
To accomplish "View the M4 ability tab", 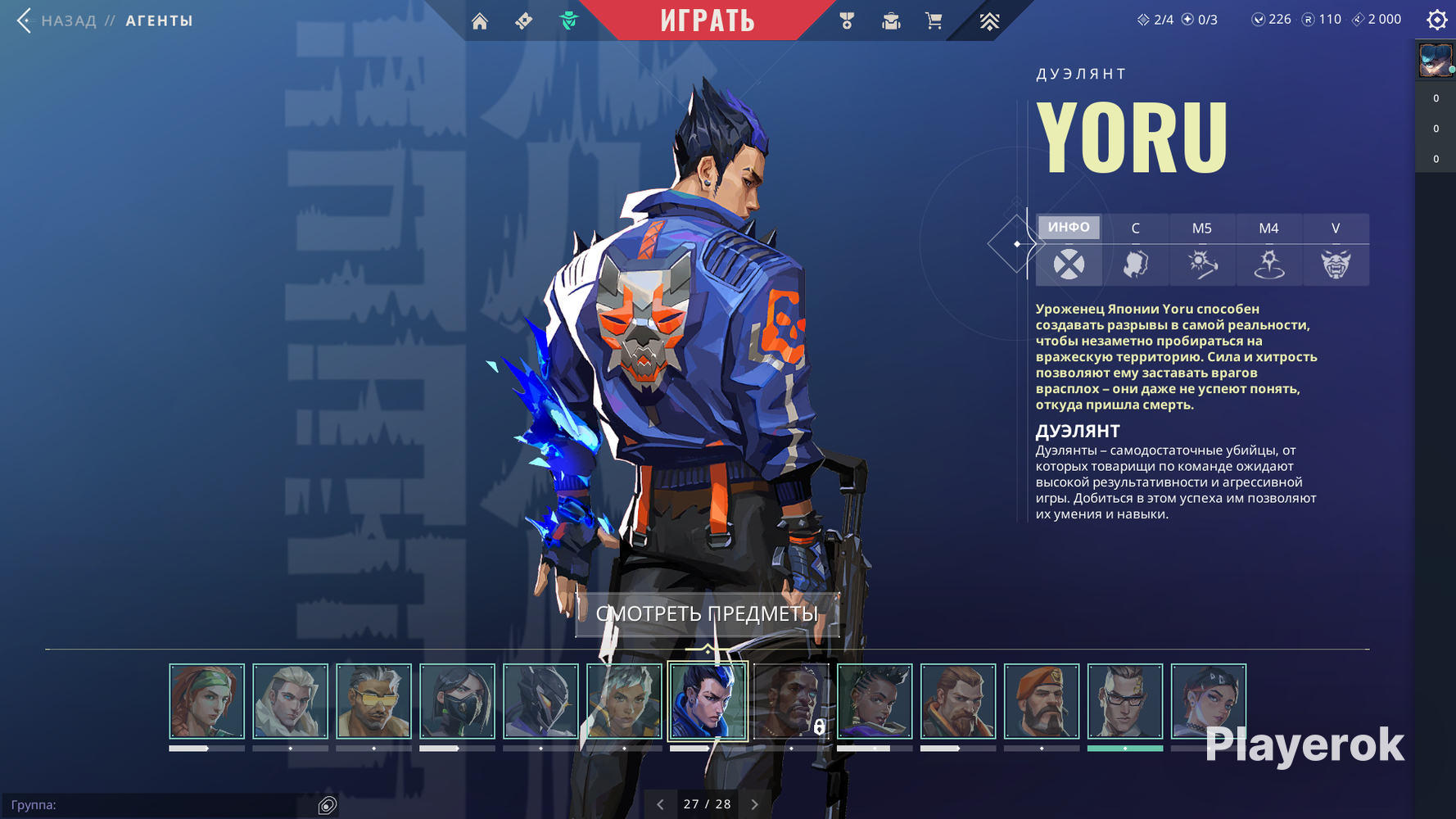I will pos(1268,229).
